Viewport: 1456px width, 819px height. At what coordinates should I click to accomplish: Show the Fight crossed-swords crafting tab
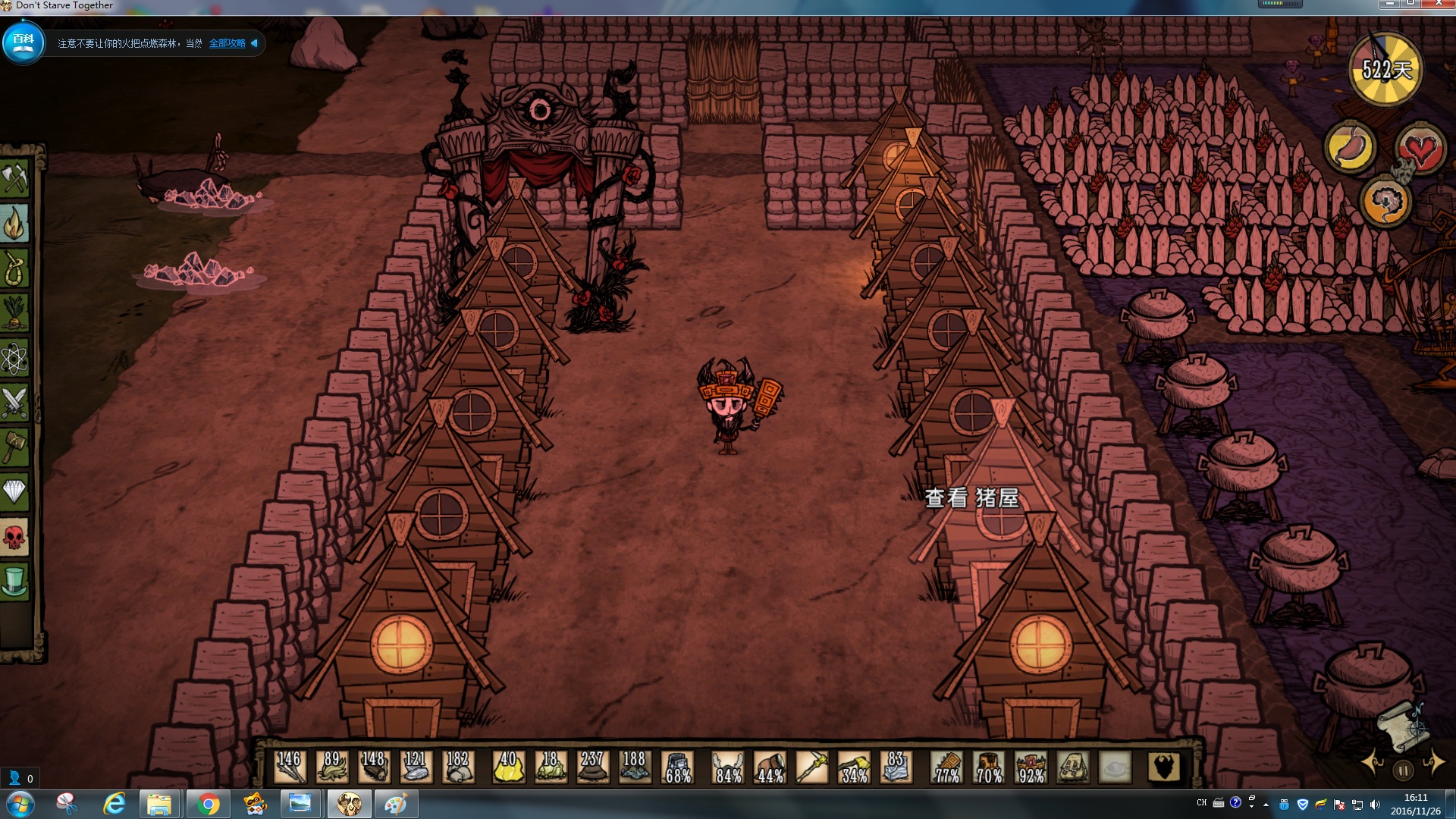14,403
